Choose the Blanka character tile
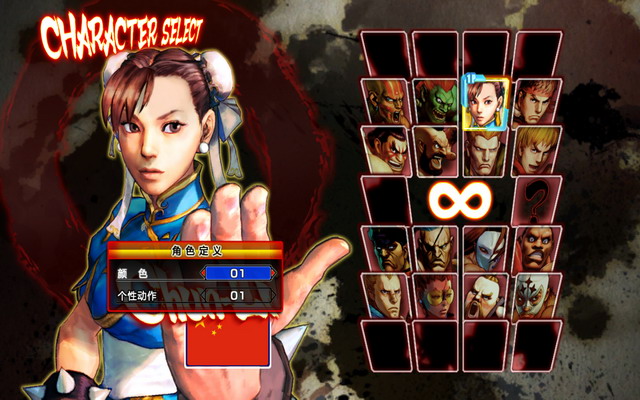This screenshot has height=400, width=640. coord(436,102)
